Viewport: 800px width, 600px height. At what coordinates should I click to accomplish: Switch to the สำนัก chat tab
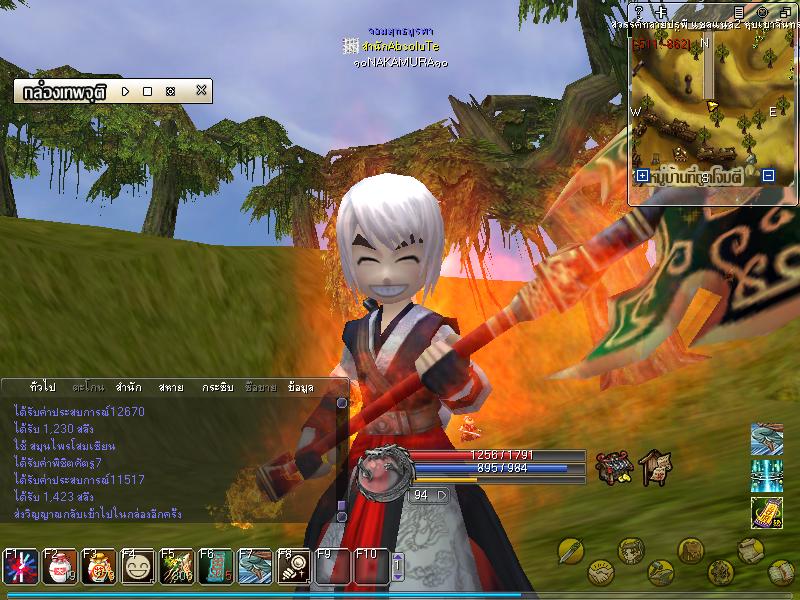tap(128, 386)
